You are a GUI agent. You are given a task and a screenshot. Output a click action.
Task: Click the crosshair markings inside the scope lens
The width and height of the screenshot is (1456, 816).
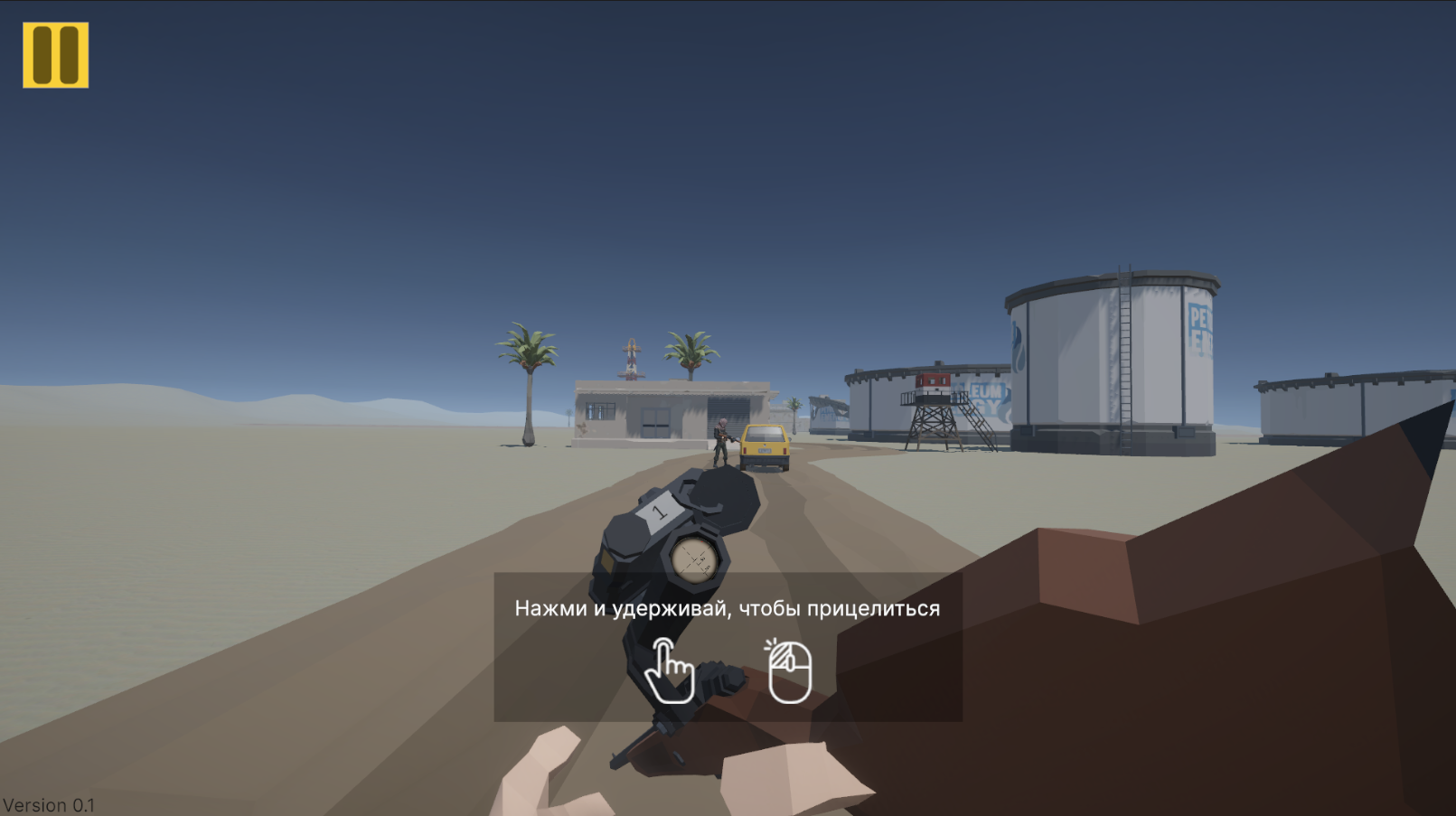pos(694,559)
